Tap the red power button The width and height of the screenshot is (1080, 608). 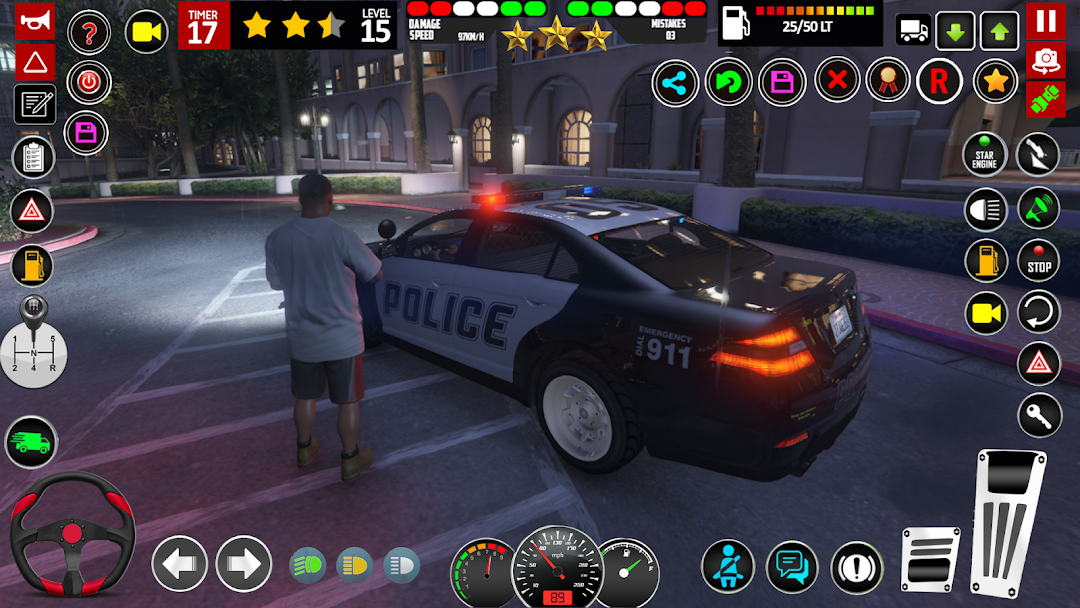(89, 82)
